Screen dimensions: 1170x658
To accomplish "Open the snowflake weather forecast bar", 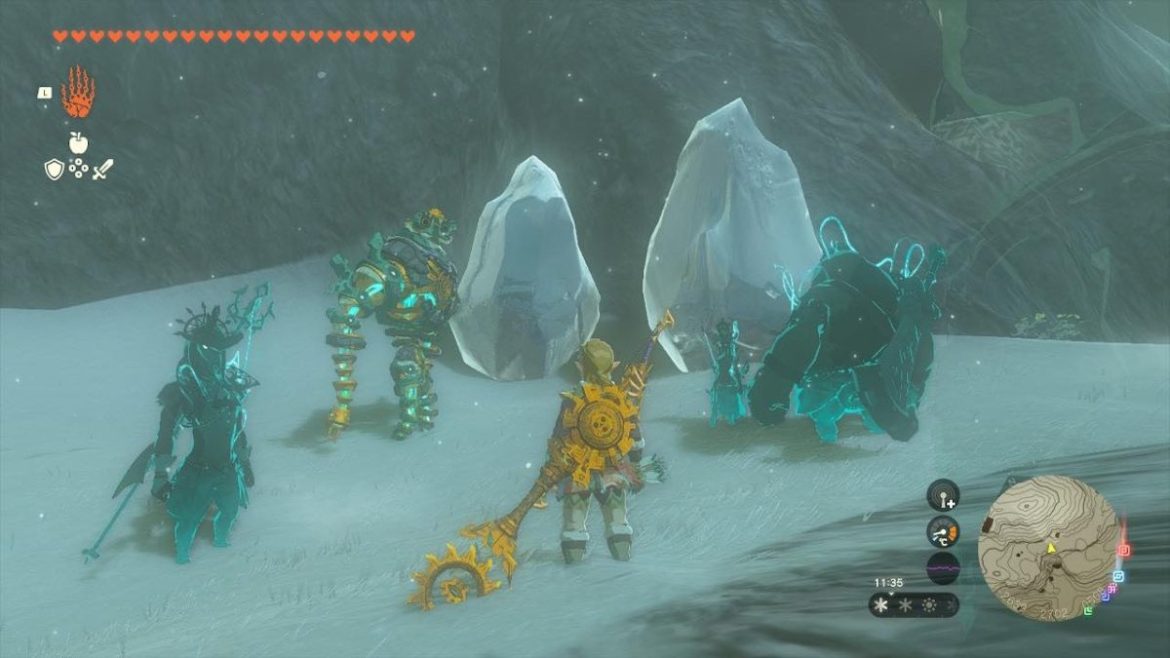I will [x=913, y=605].
